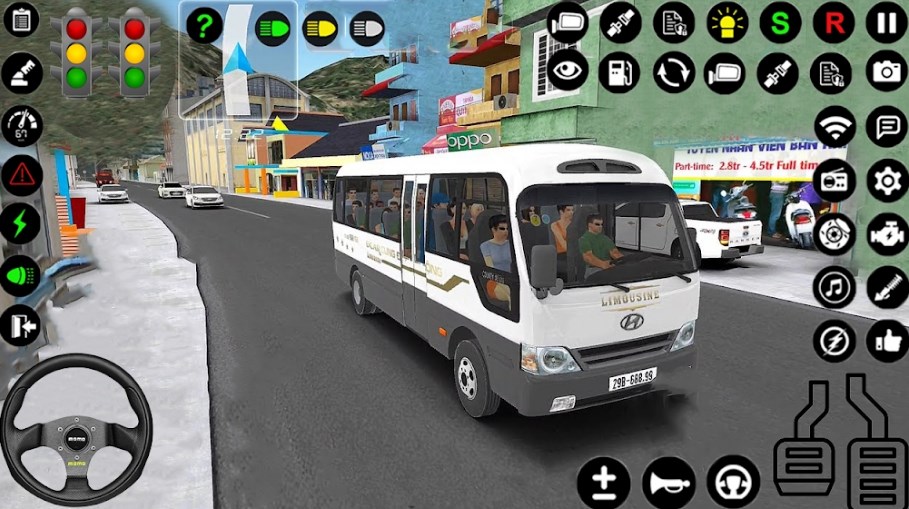
Task: Tap the red hazard warning triangle
Action: 21,175
